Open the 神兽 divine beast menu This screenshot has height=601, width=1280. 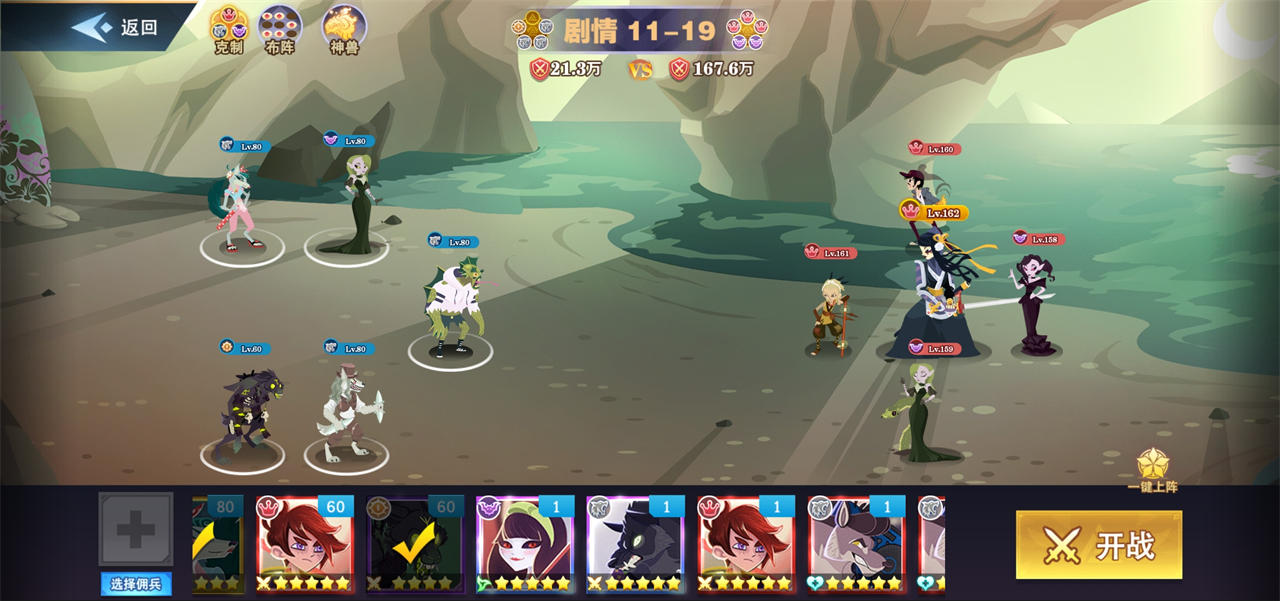point(344,30)
